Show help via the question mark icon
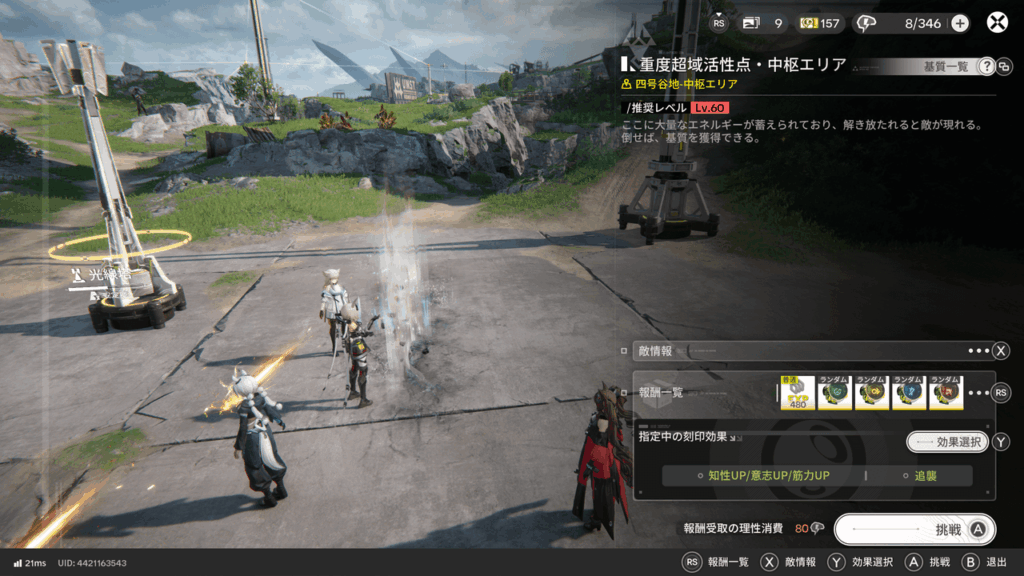Image resolution: width=1024 pixels, height=576 pixels. tap(986, 66)
